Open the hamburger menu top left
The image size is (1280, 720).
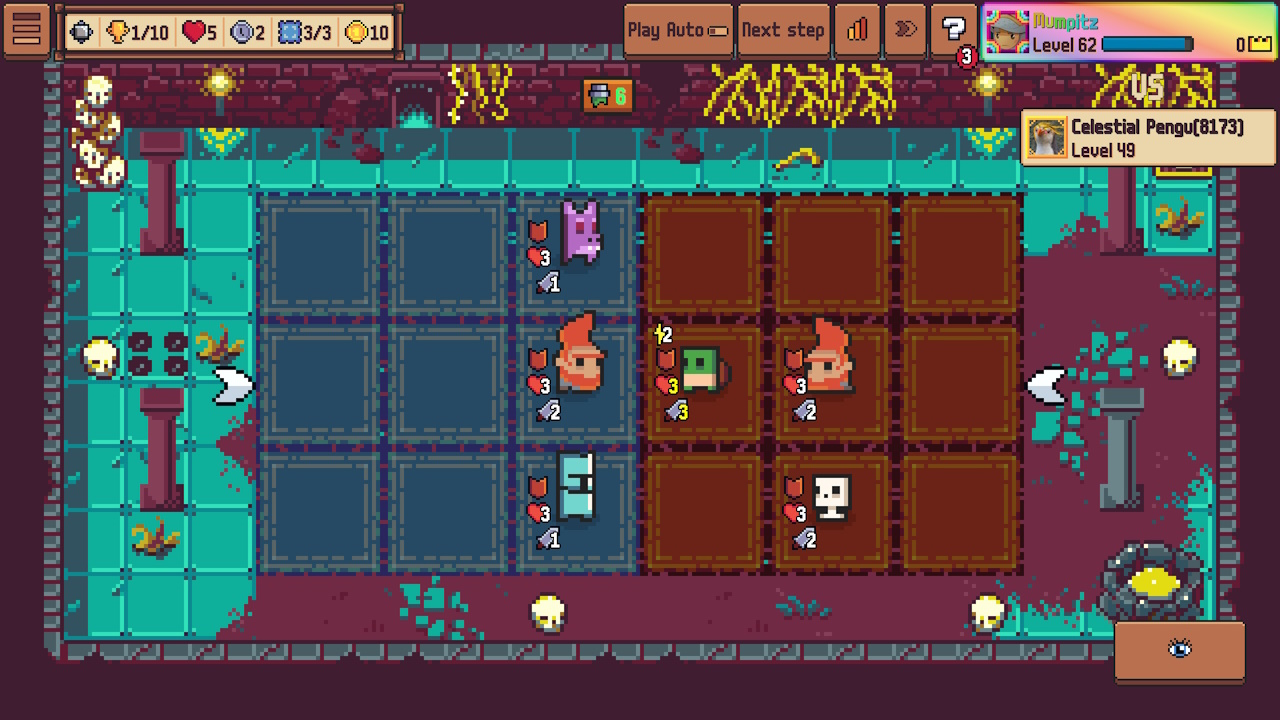pyautogui.click(x=27, y=29)
